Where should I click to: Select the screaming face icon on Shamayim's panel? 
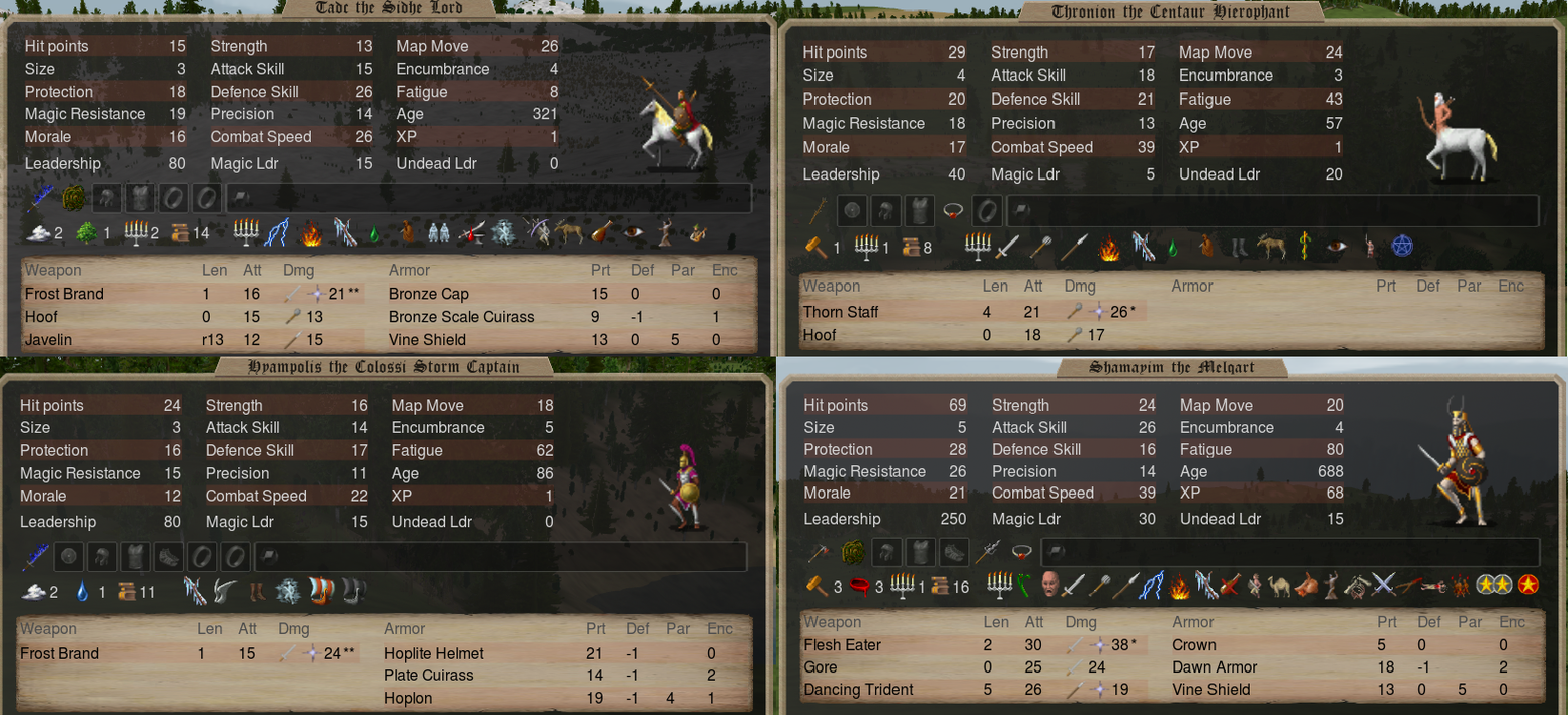pyautogui.click(x=1049, y=585)
